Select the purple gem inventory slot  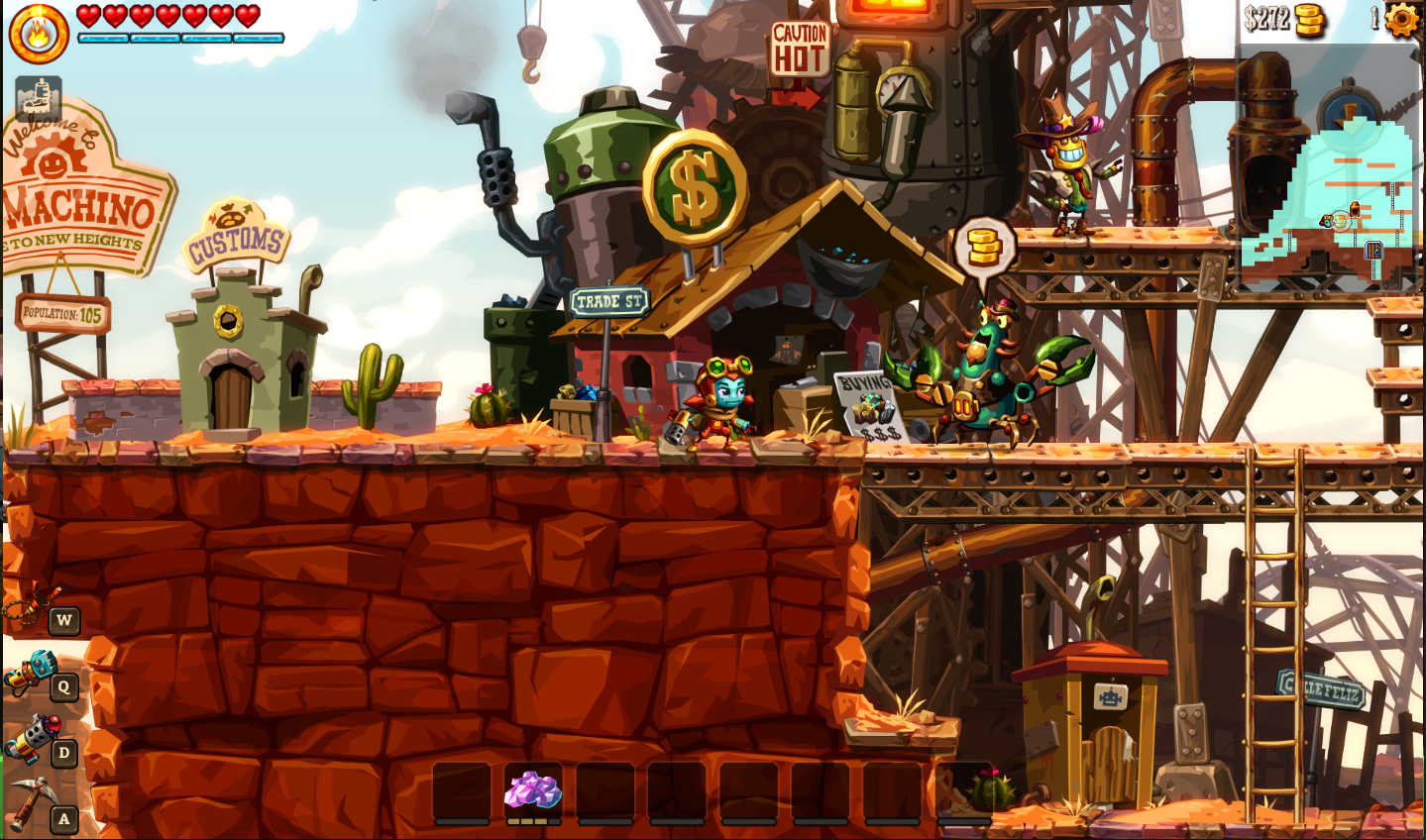533,791
